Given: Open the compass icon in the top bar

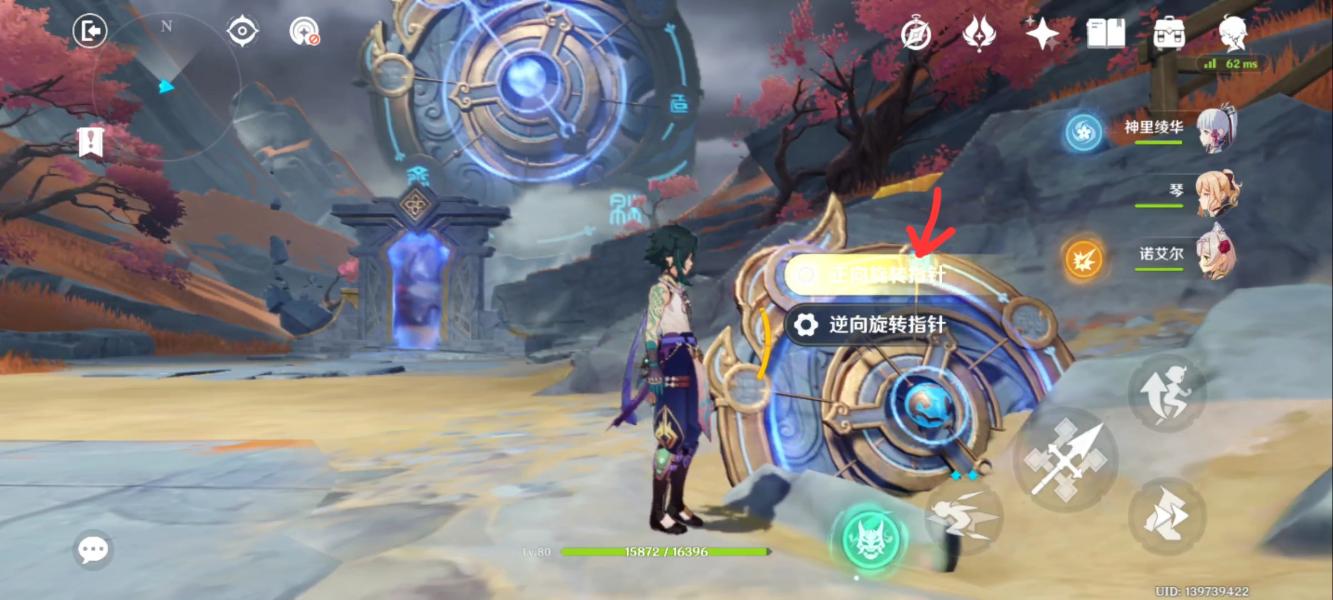Looking at the screenshot, I should 916,33.
